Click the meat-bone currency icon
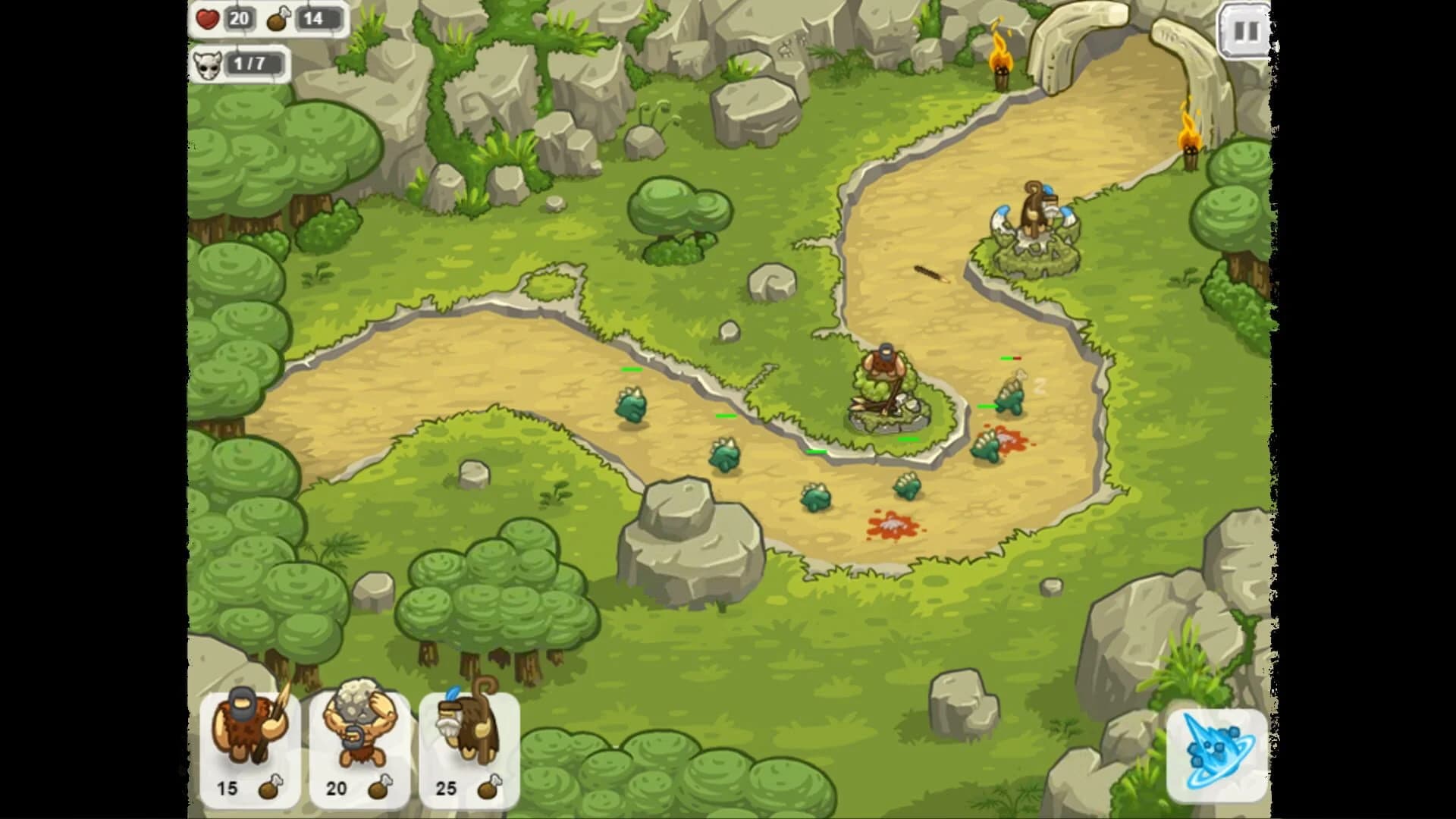This screenshot has width=1456, height=819. coord(277,20)
